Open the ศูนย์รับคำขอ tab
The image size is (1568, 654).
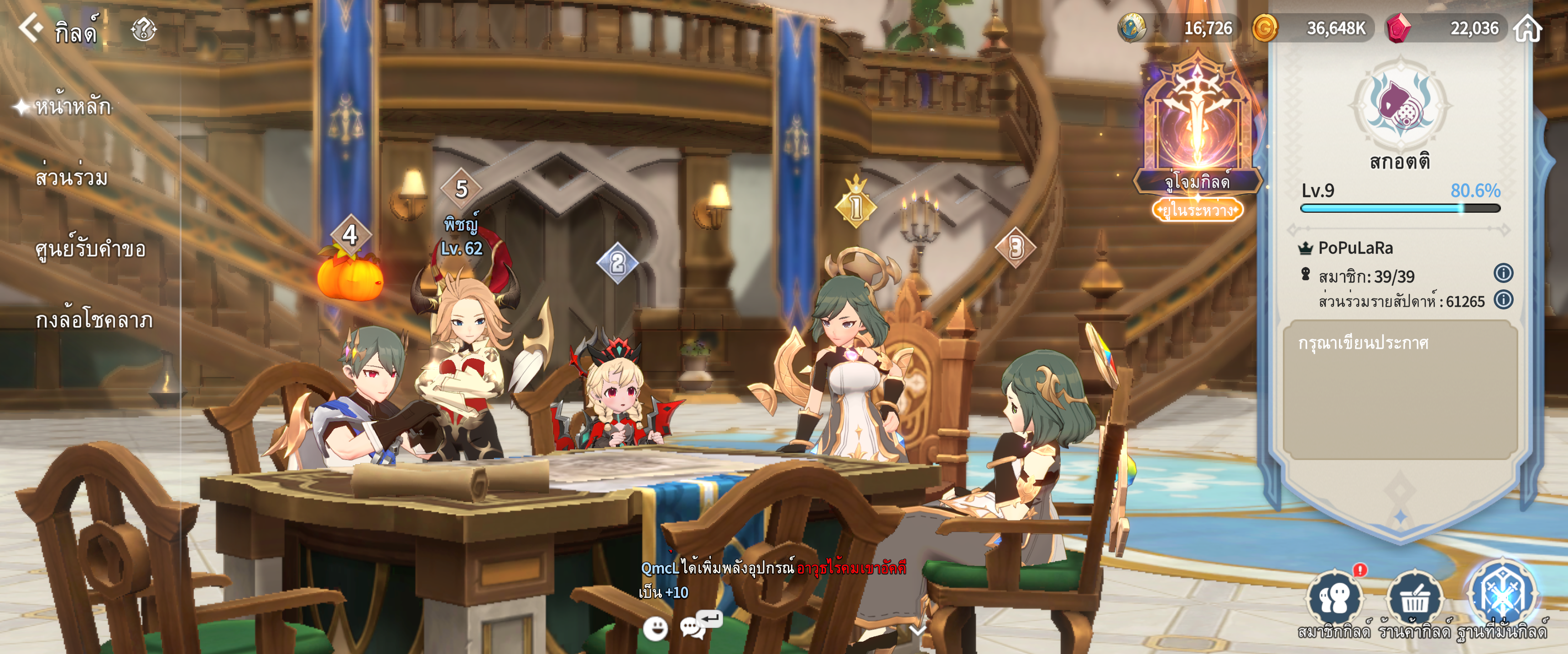click(90, 249)
